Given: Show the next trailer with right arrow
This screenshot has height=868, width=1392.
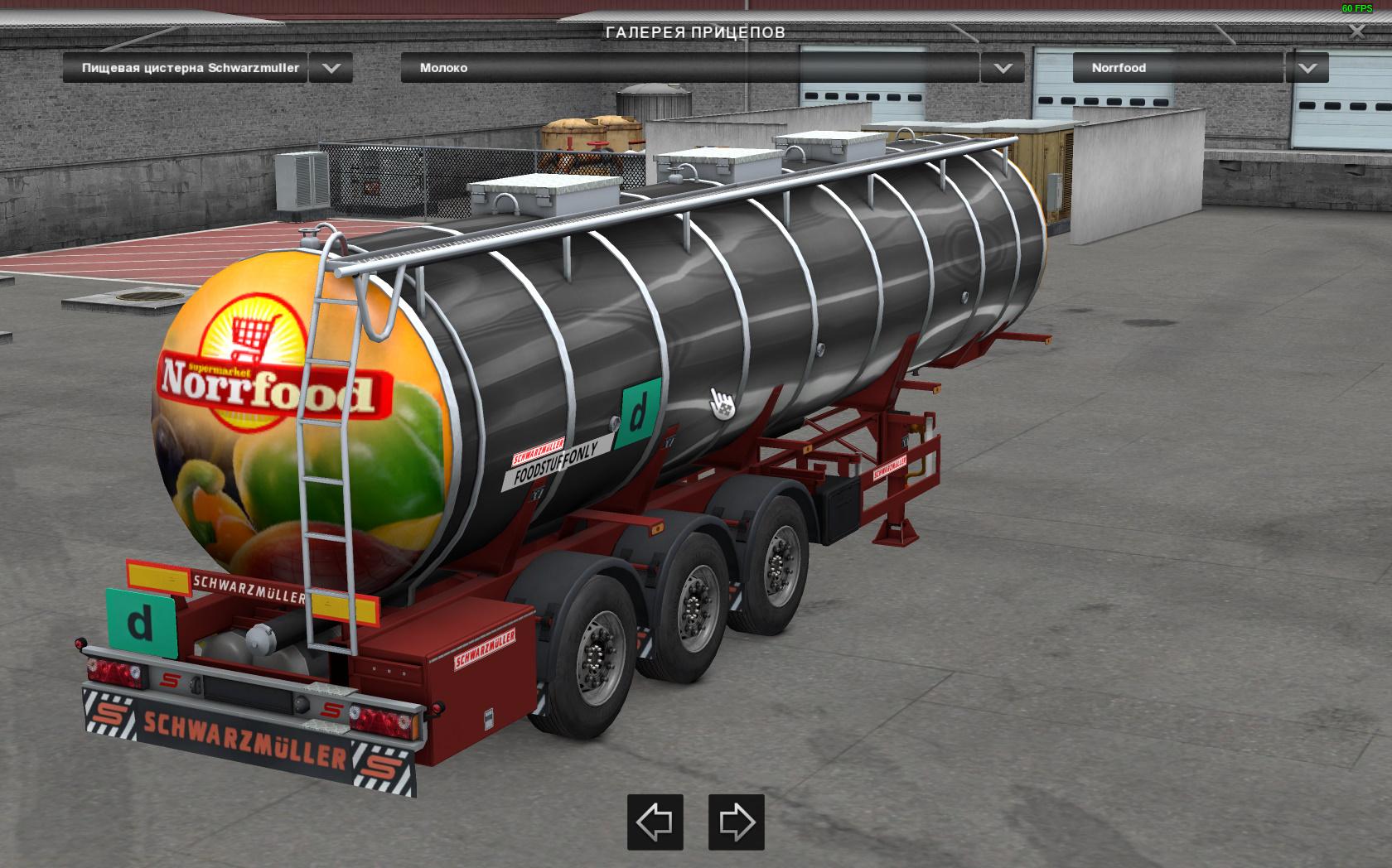Looking at the screenshot, I should [x=736, y=822].
